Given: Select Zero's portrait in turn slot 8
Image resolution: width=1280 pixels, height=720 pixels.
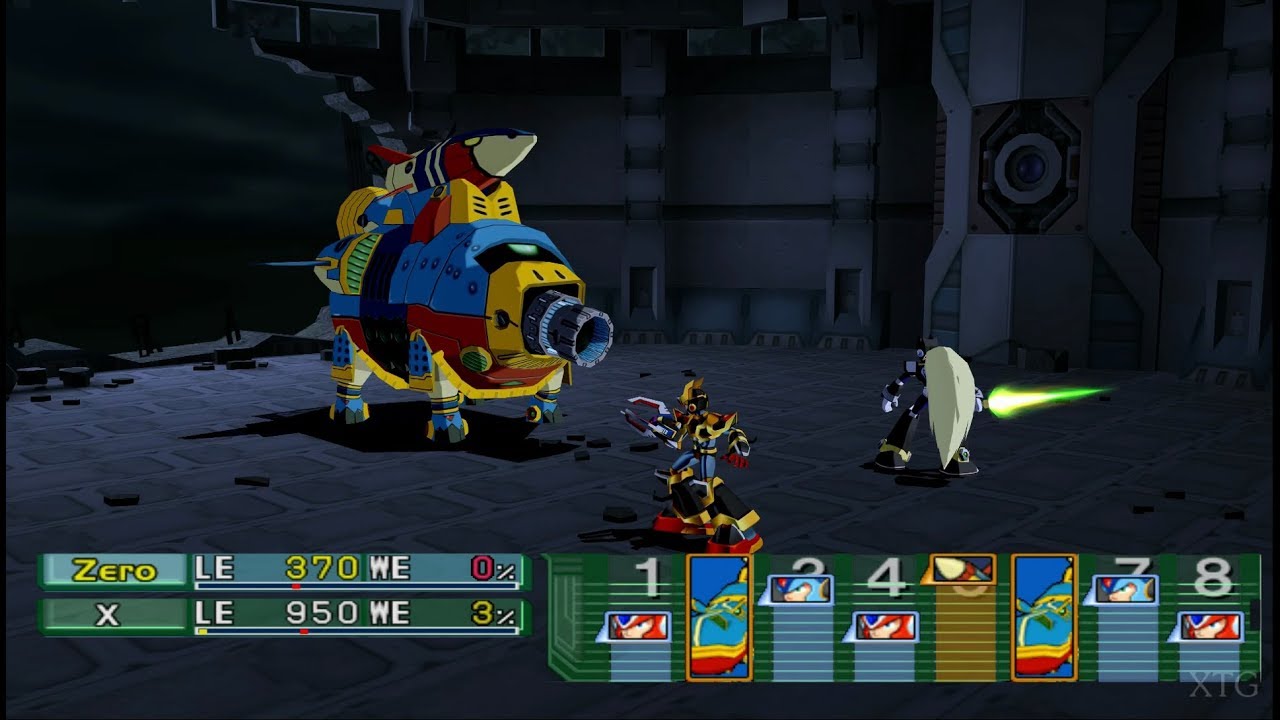Looking at the screenshot, I should 1211,625.
